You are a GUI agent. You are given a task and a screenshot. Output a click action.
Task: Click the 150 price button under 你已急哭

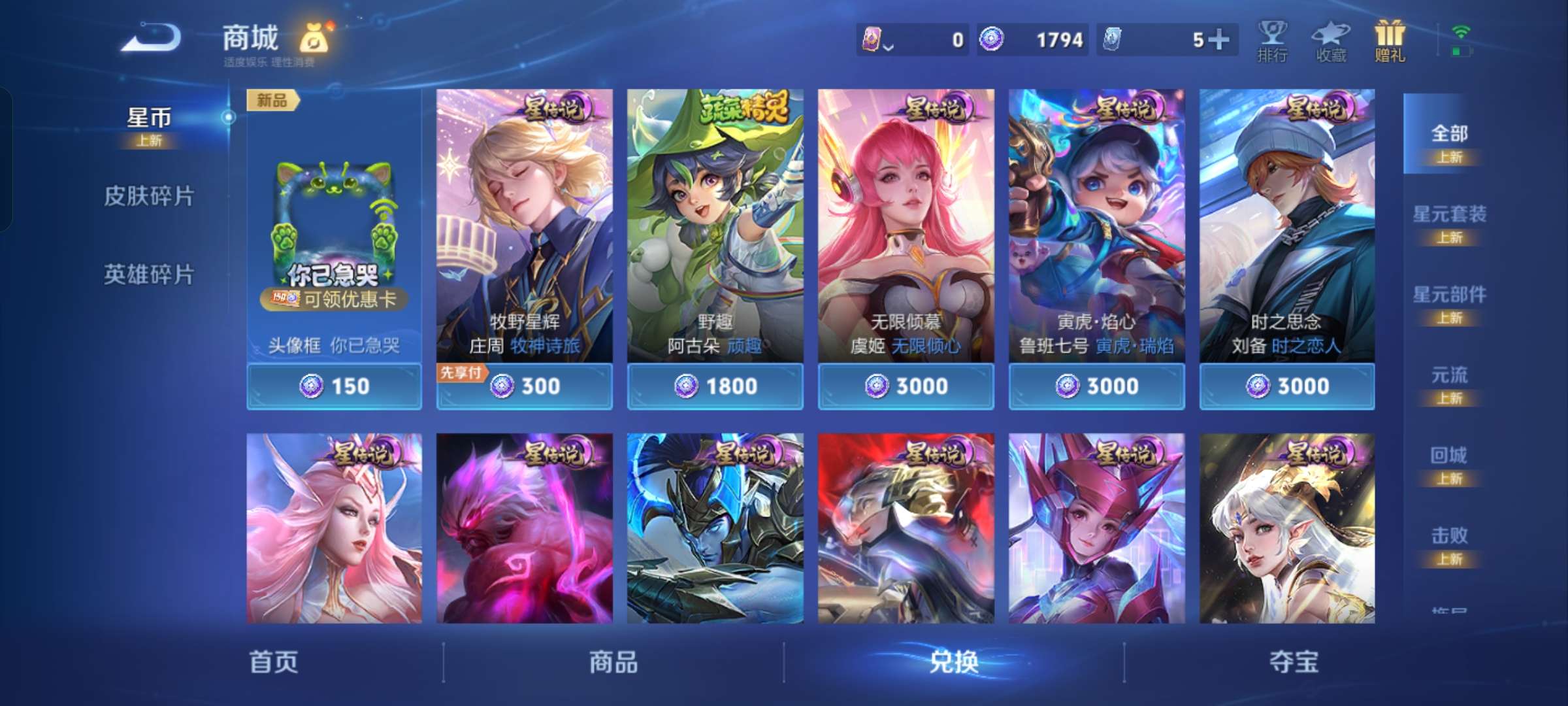click(x=335, y=386)
